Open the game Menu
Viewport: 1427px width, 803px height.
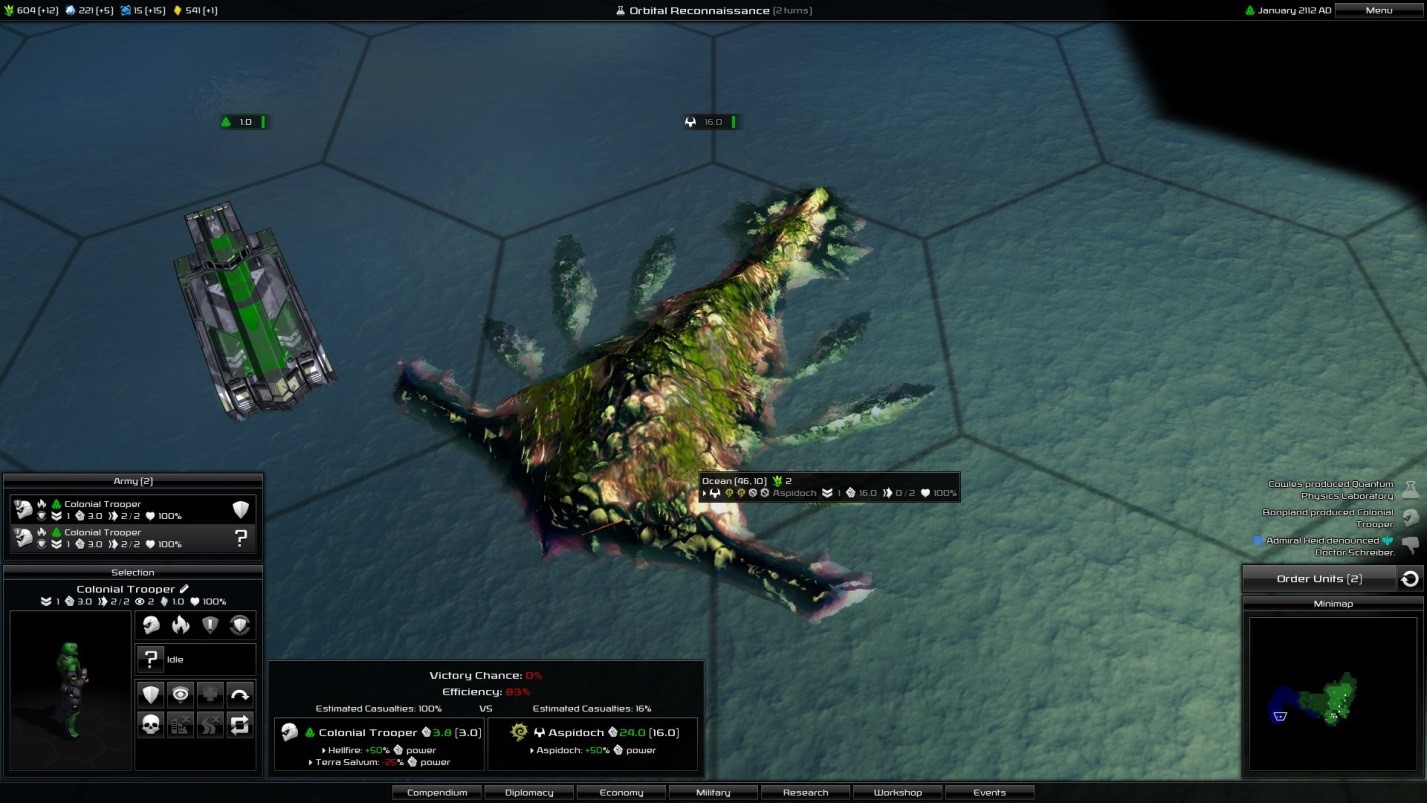tap(1378, 10)
